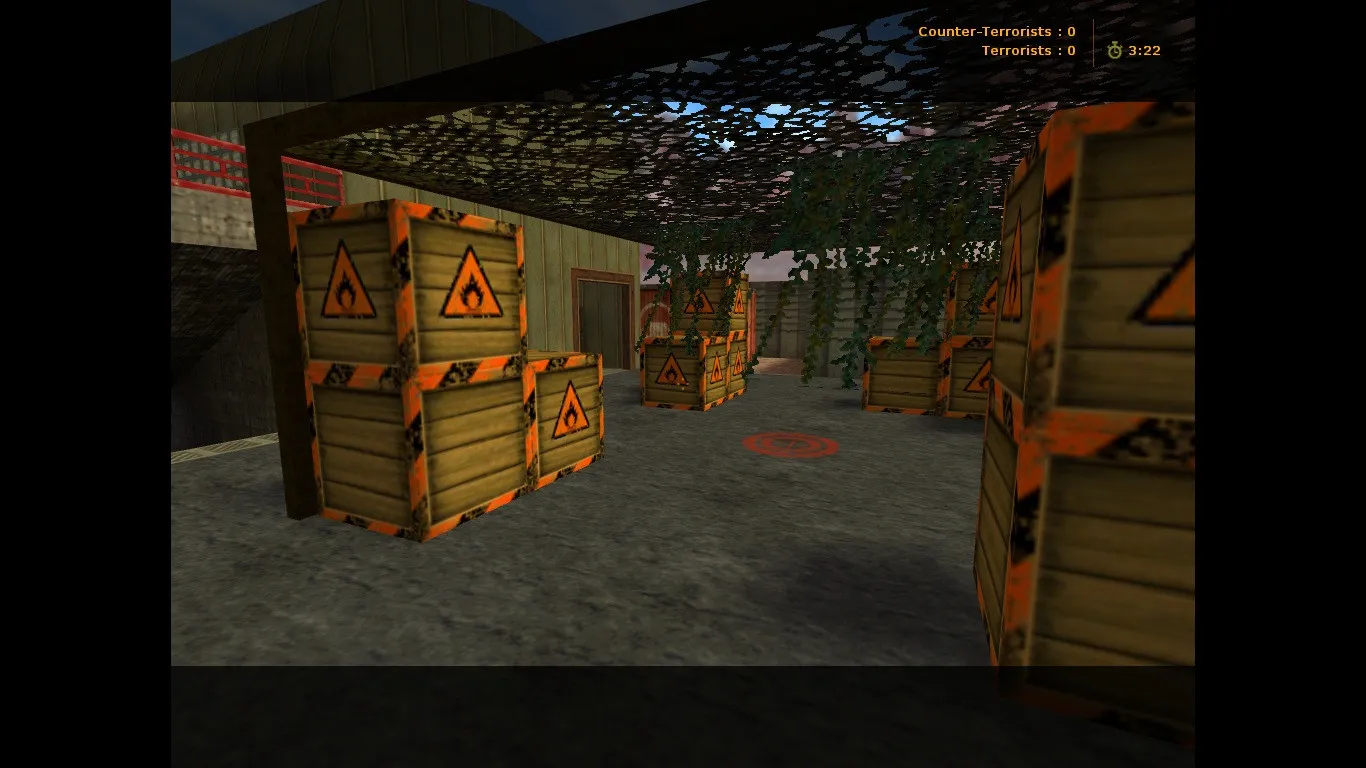Click the 3:22 timer readout
Screen dimensions: 1366x768
click(x=1143, y=50)
